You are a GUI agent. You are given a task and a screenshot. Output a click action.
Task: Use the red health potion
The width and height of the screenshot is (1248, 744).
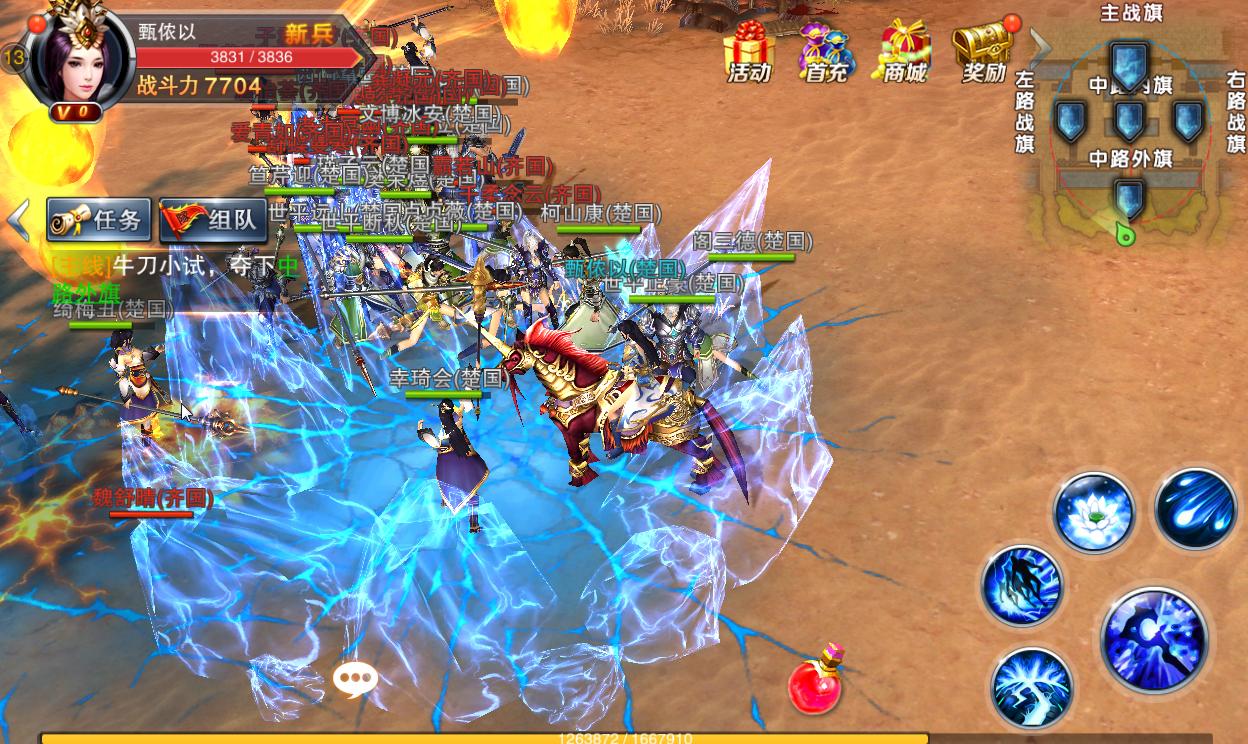coord(816,681)
